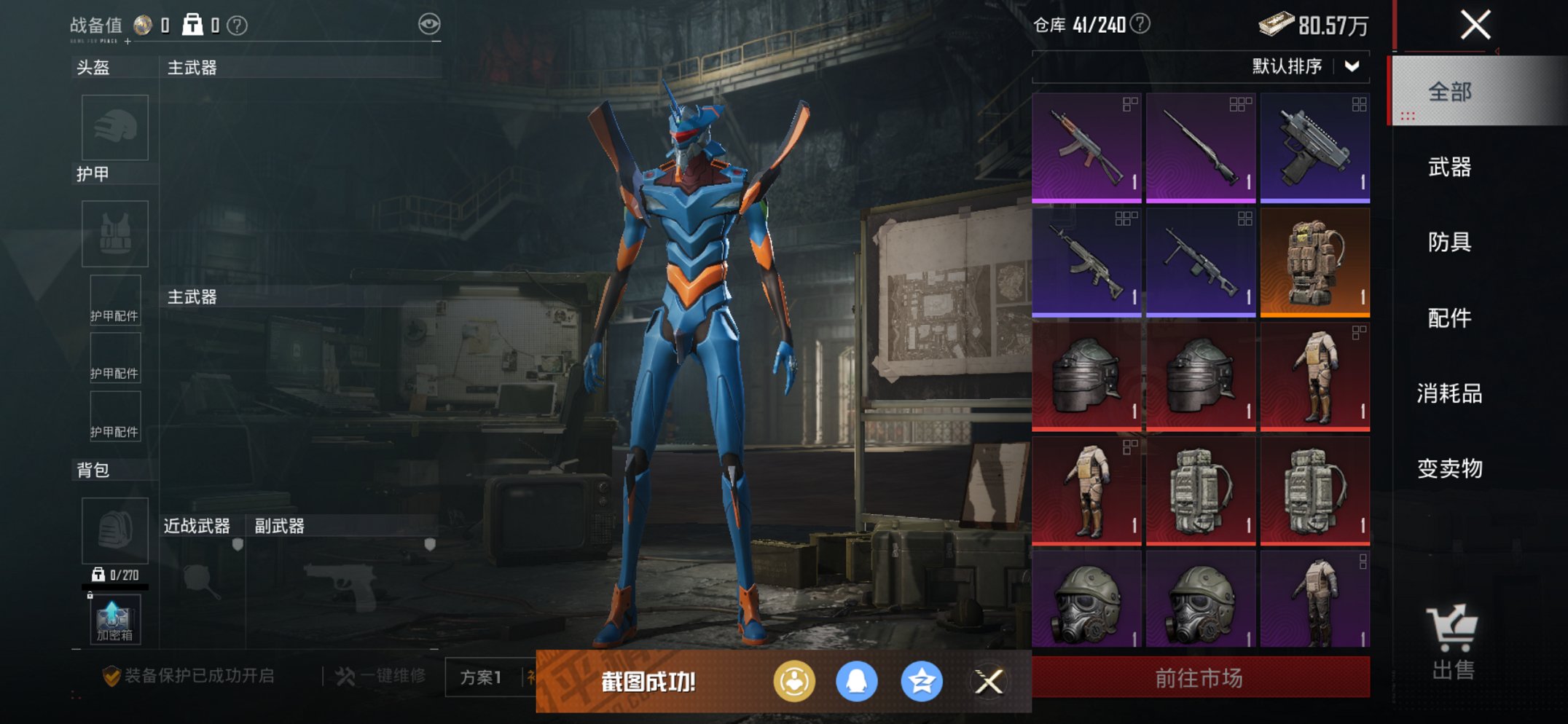Screen dimensions: 1568x724
Task: Dismiss the screenshot success banner
Action: click(989, 682)
